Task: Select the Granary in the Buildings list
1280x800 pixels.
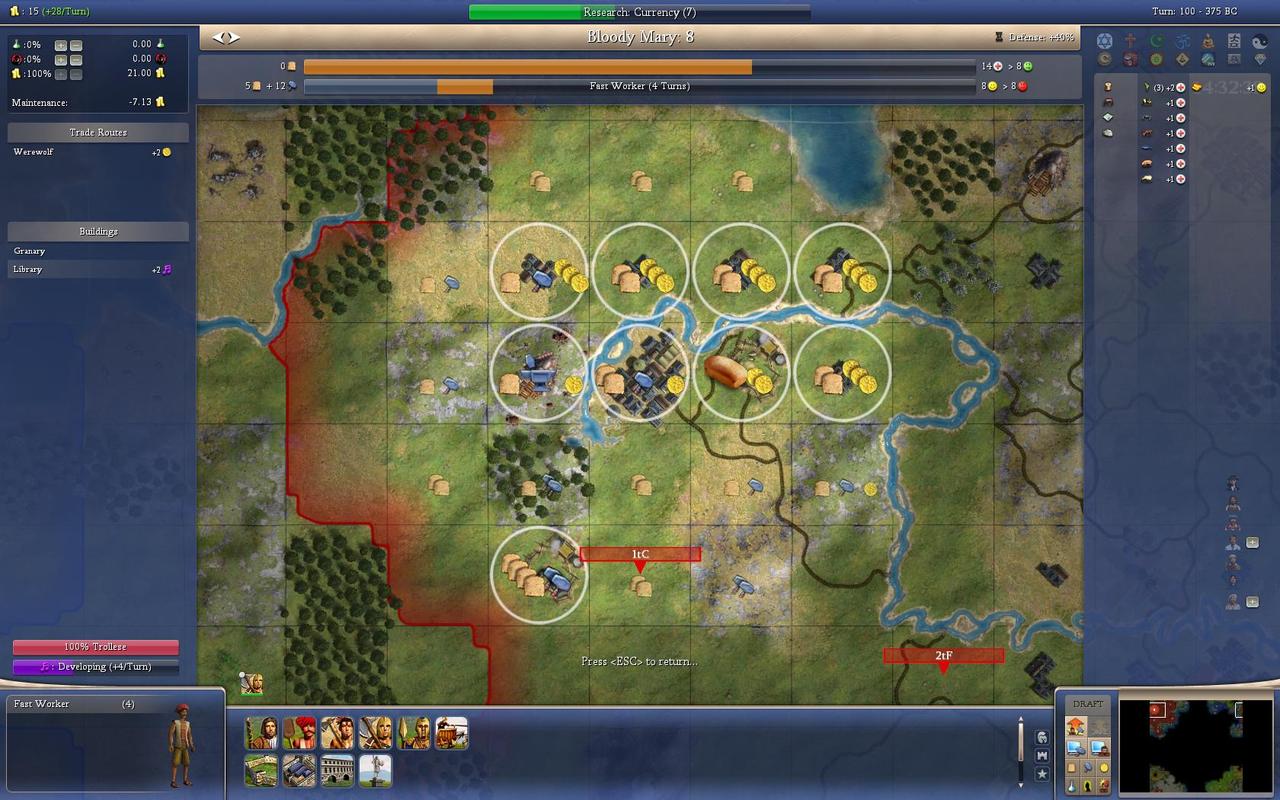Action: [29, 251]
